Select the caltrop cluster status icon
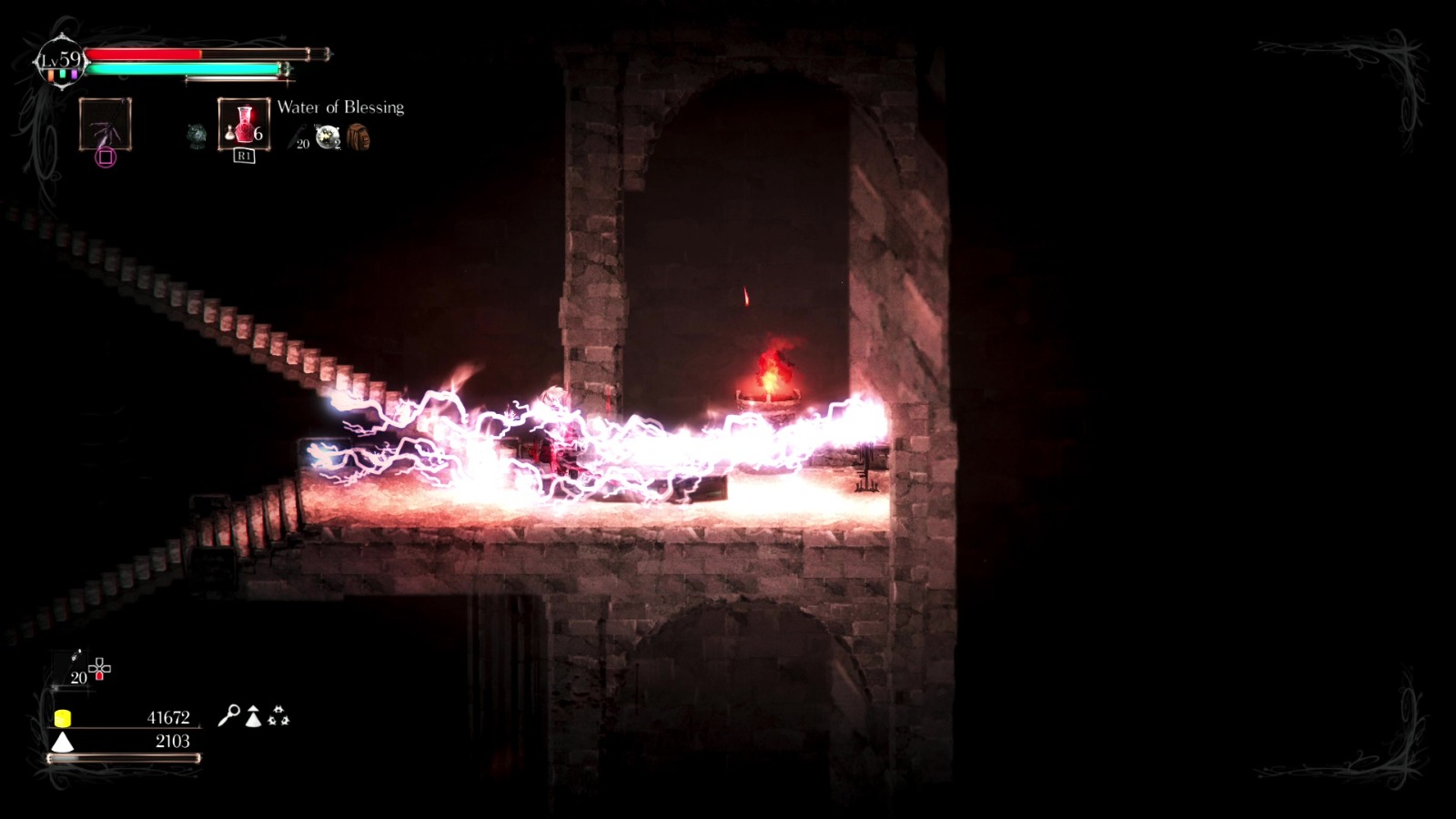This screenshot has height=819, width=1456. coord(278,716)
